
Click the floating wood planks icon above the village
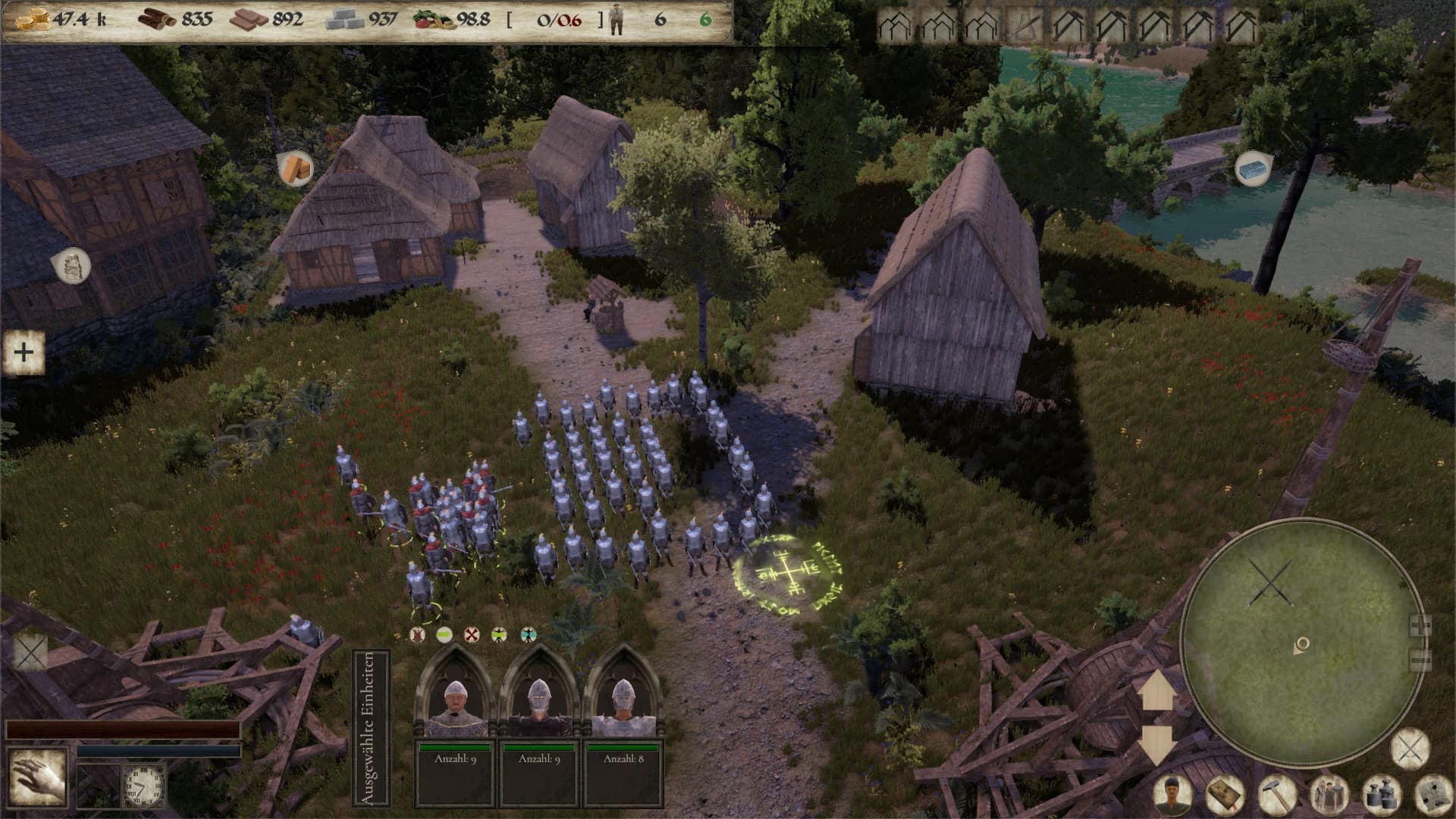coord(294,168)
